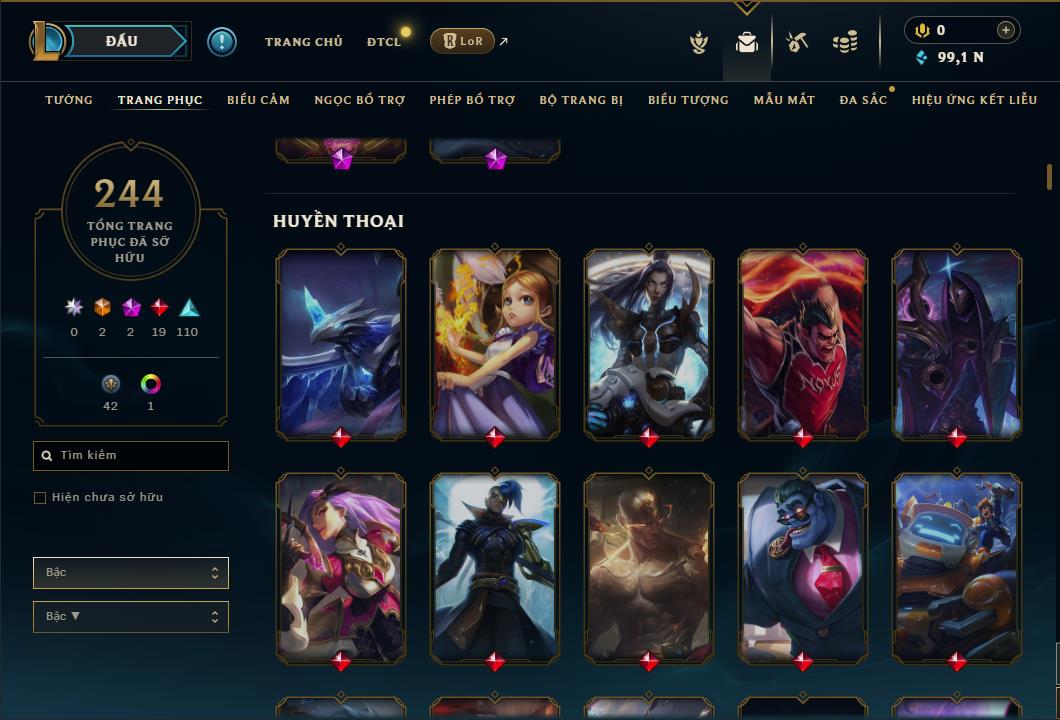Open the coins store icon
This screenshot has height=720, width=1060.
(x=845, y=42)
